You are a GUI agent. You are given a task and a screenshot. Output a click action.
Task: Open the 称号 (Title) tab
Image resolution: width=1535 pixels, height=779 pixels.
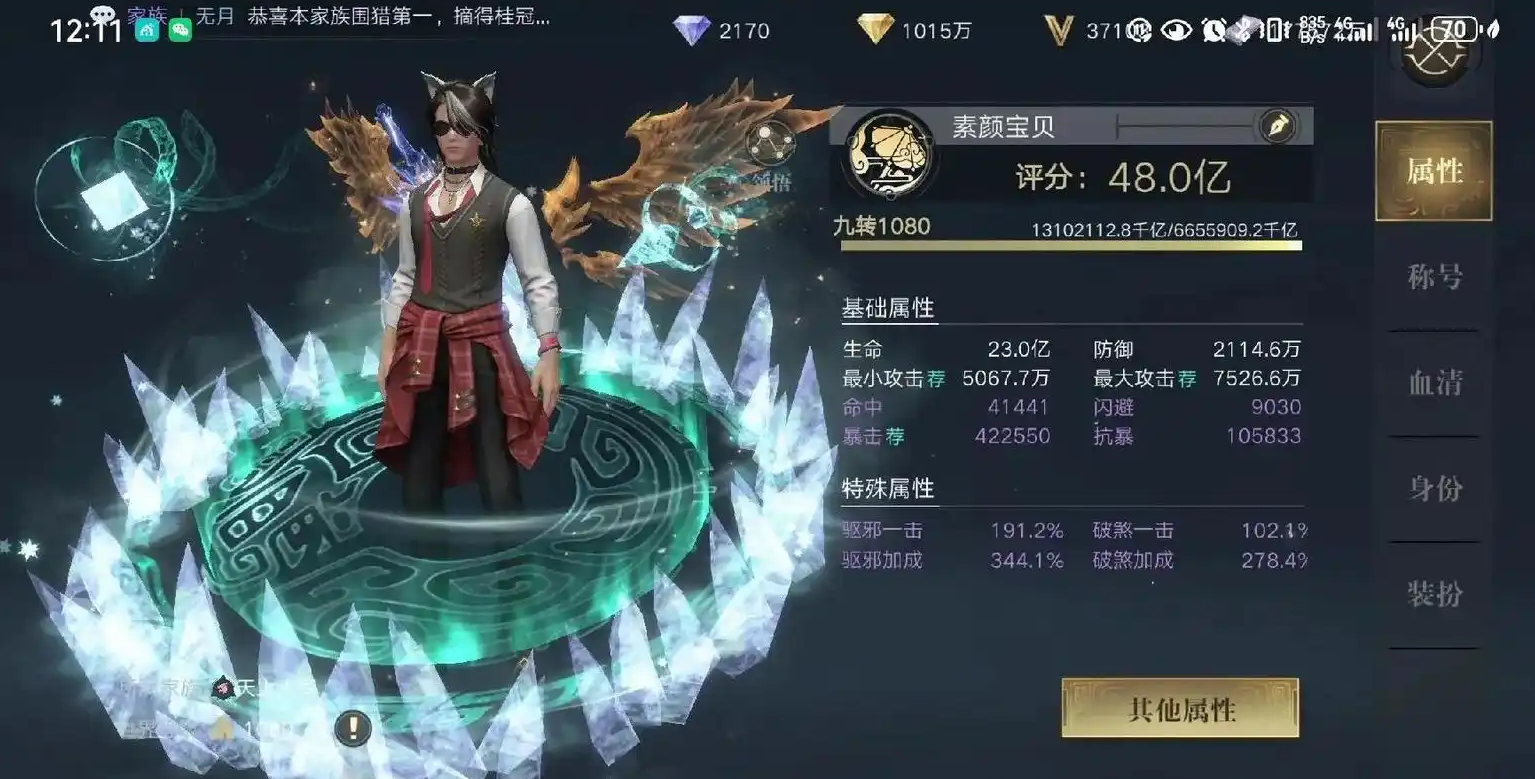coord(1433,277)
